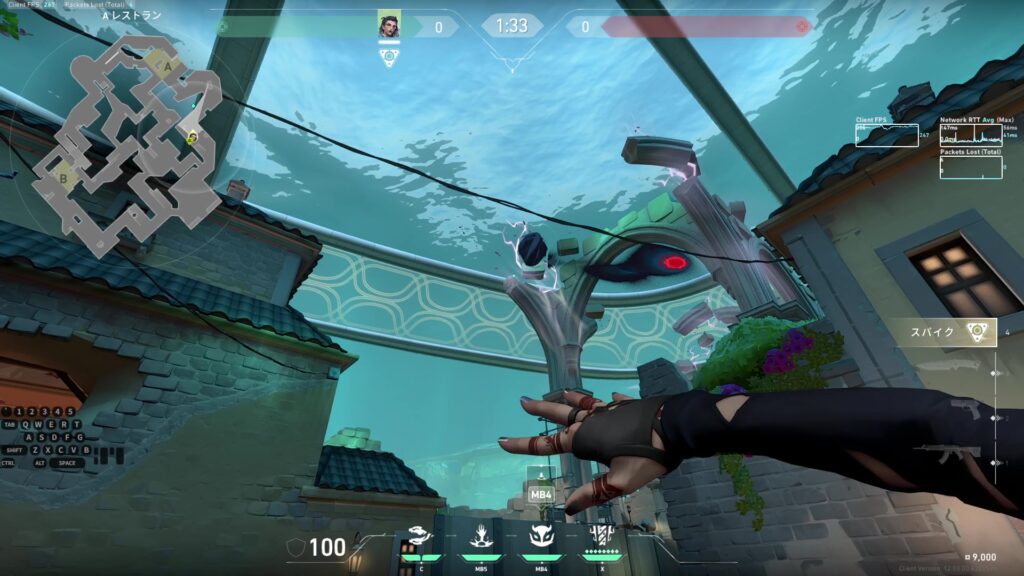Click the Packets Lost (Total) graph

tap(970, 167)
